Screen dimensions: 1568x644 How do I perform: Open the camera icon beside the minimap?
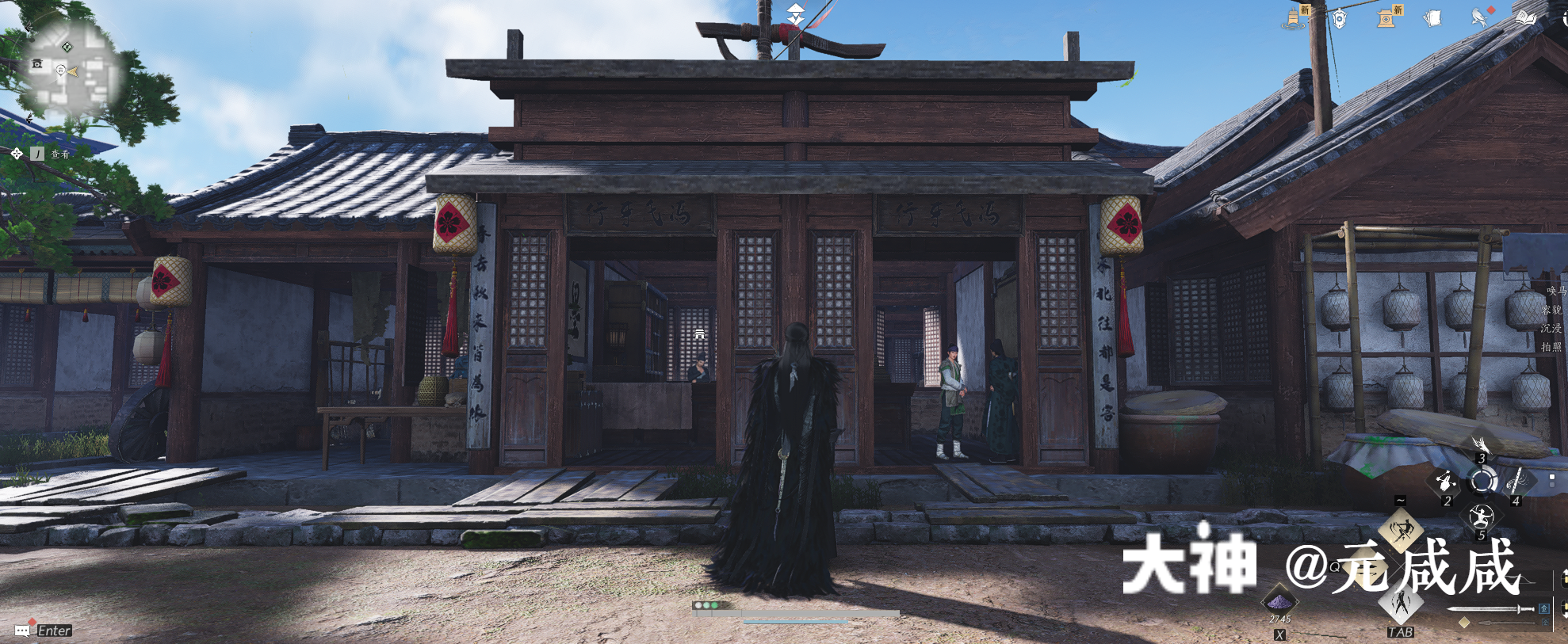36,63
